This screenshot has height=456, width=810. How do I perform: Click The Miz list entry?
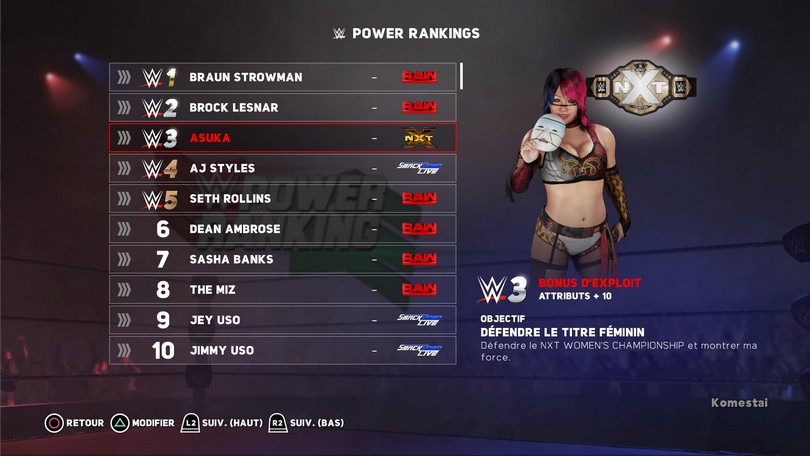[x=282, y=290]
